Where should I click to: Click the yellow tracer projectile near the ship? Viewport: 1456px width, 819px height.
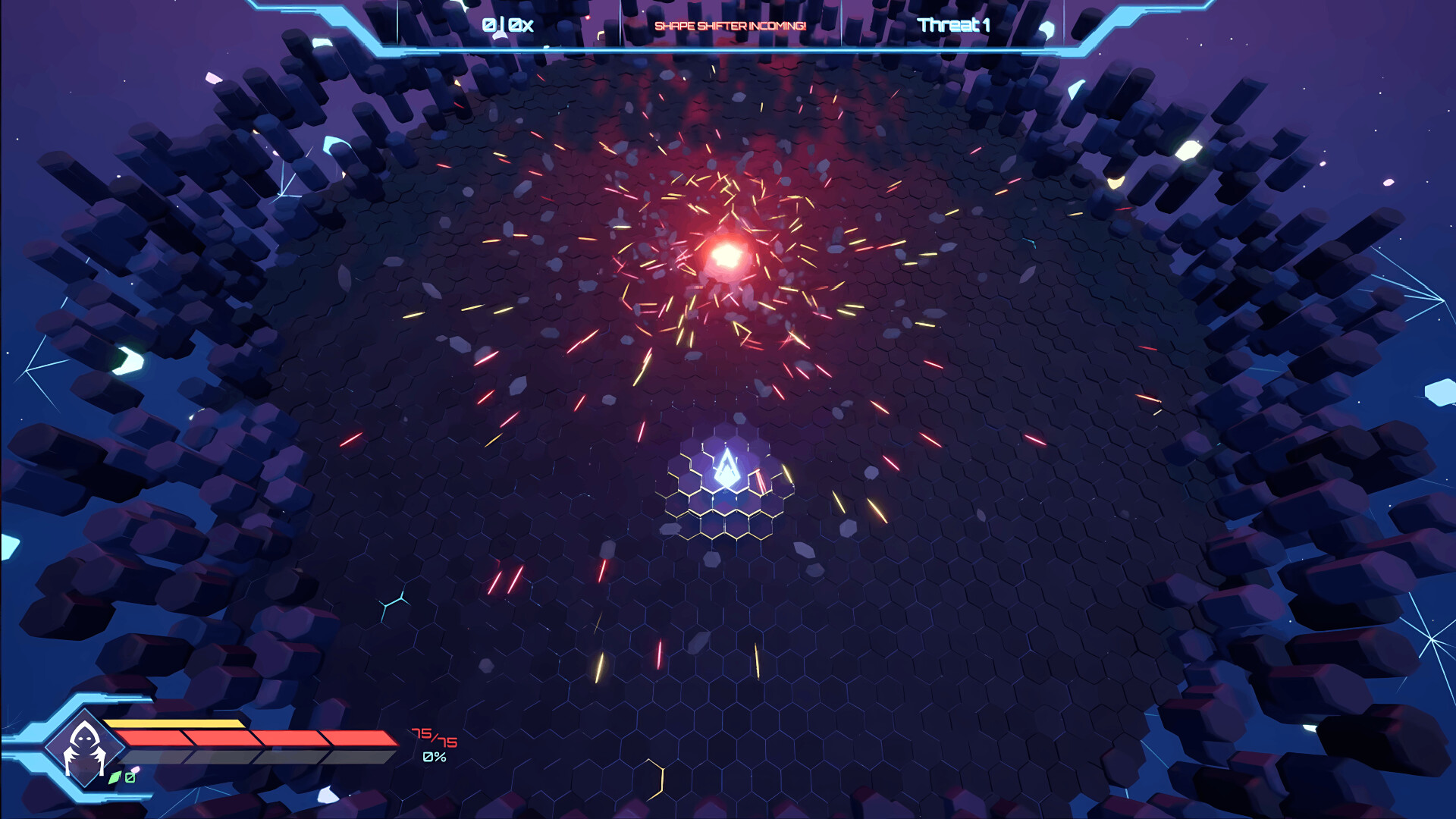tap(789, 474)
